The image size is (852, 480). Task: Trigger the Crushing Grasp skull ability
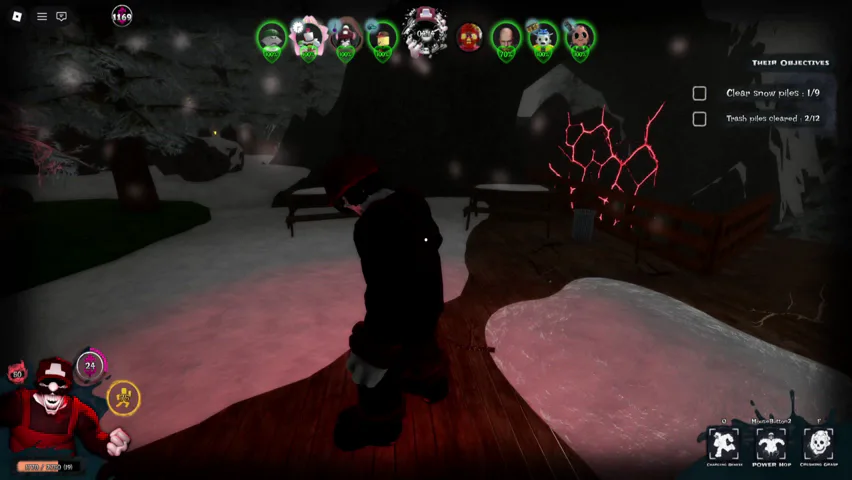coord(818,444)
